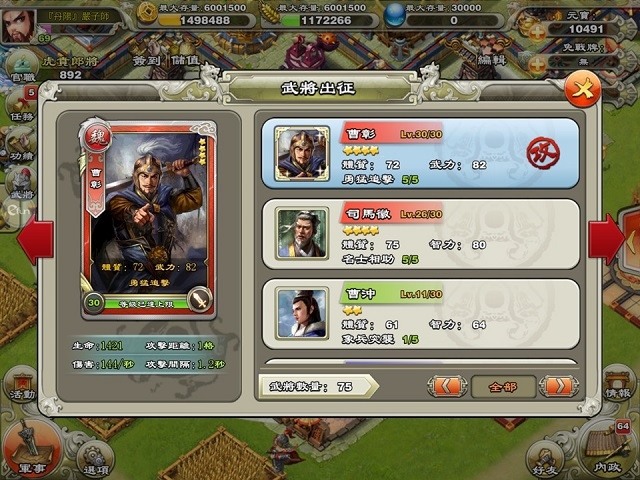Show the previous general with left red arrow

coord(35,238)
